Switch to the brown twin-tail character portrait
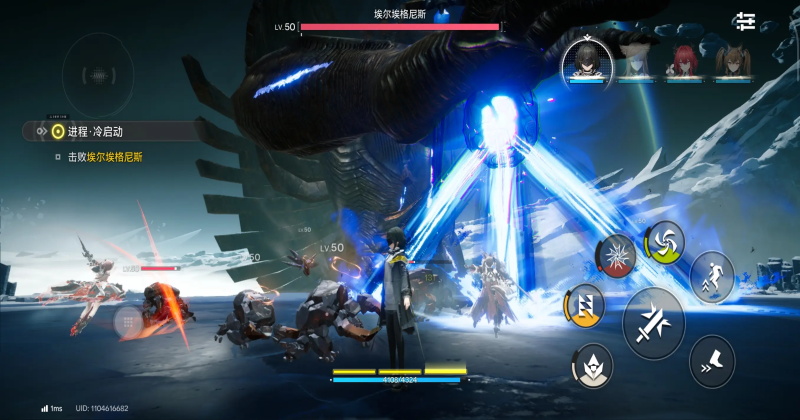800x420 pixels. (x=732, y=60)
